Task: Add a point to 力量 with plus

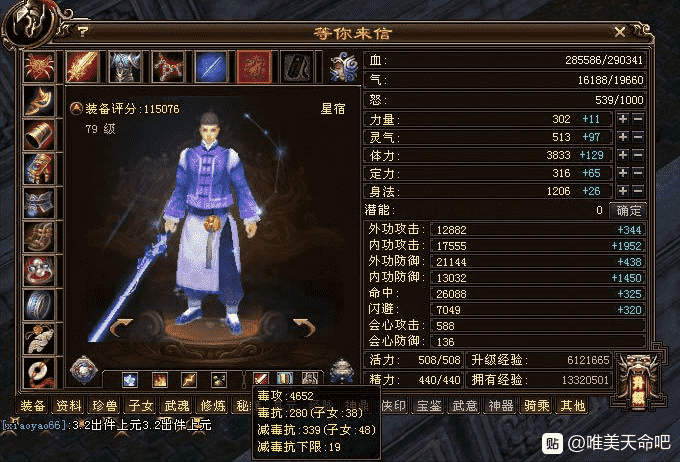Action: coord(622,120)
